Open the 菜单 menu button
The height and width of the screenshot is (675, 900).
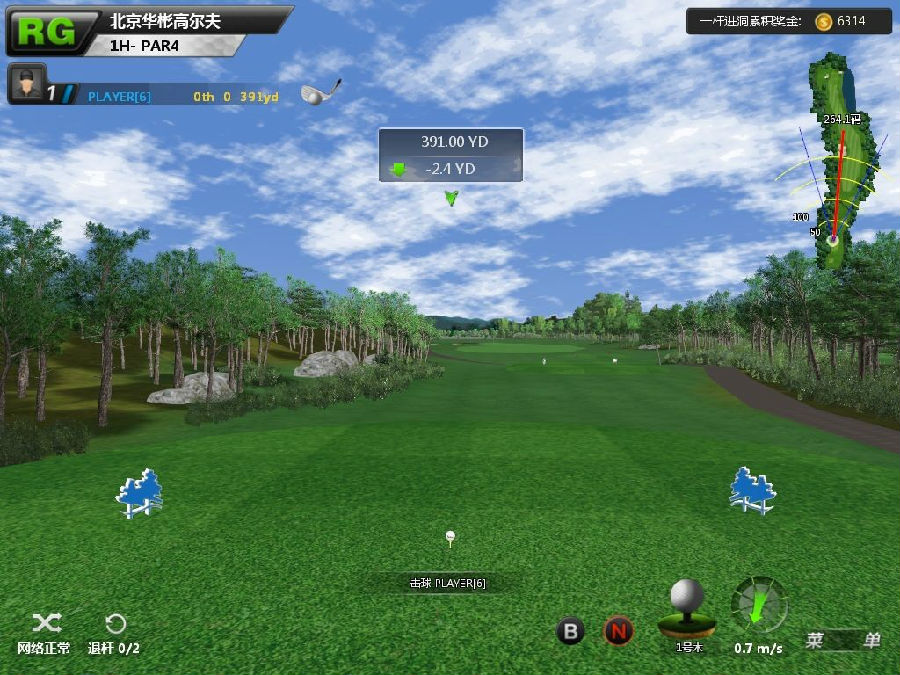click(x=844, y=641)
